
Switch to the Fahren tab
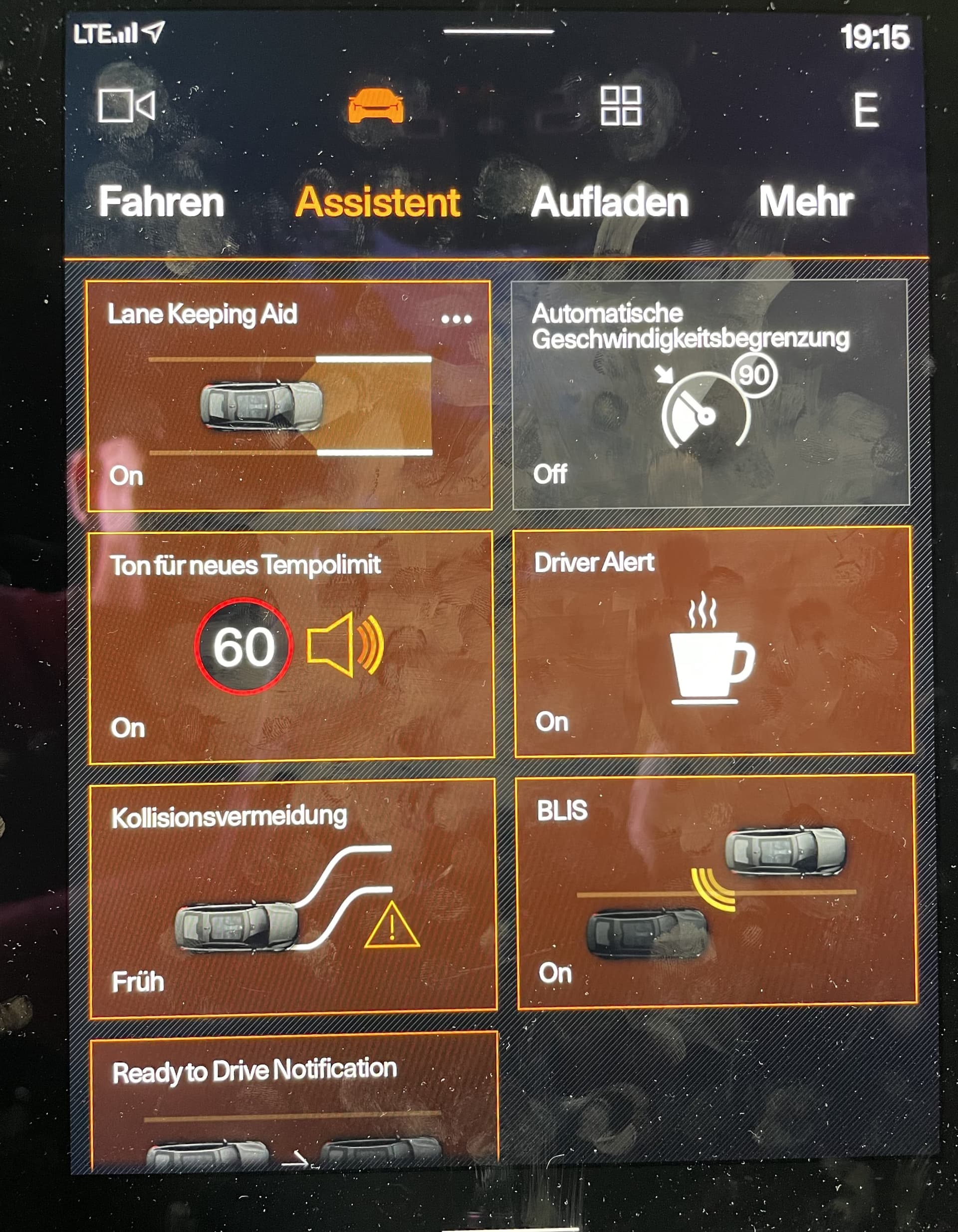click(x=161, y=202)
